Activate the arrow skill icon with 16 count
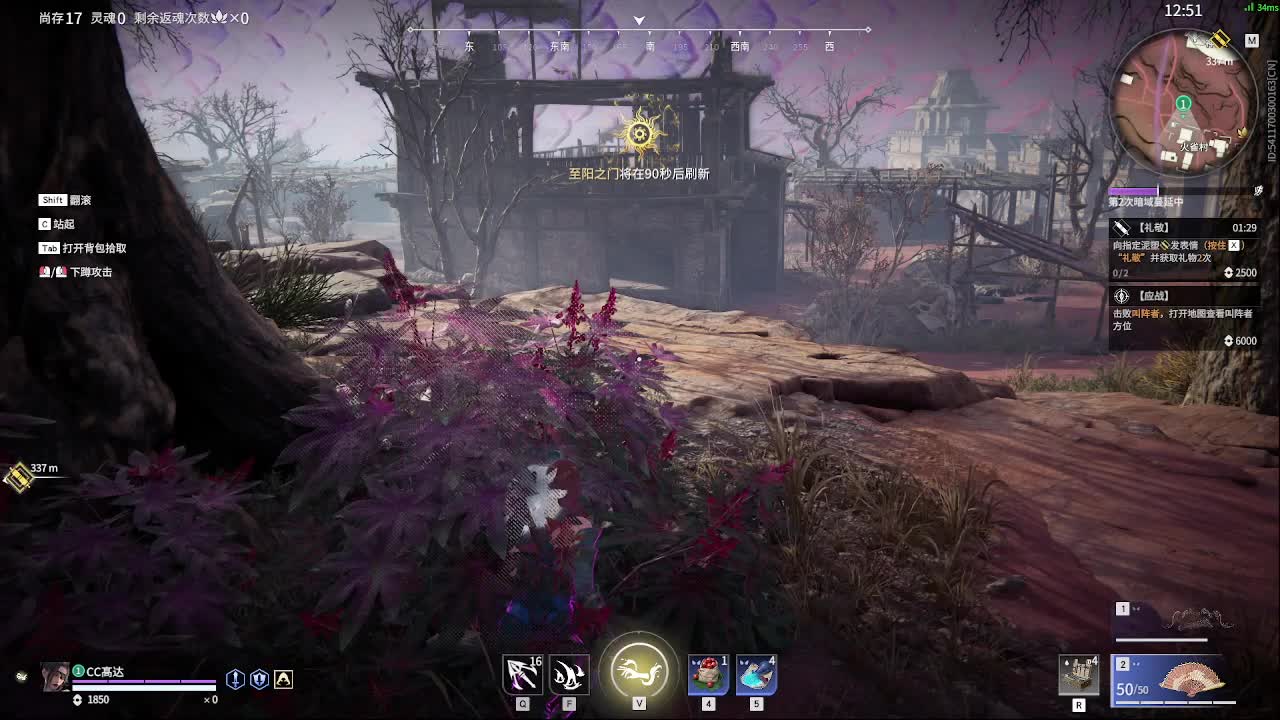1280x720 pixels. pos(522,673)
